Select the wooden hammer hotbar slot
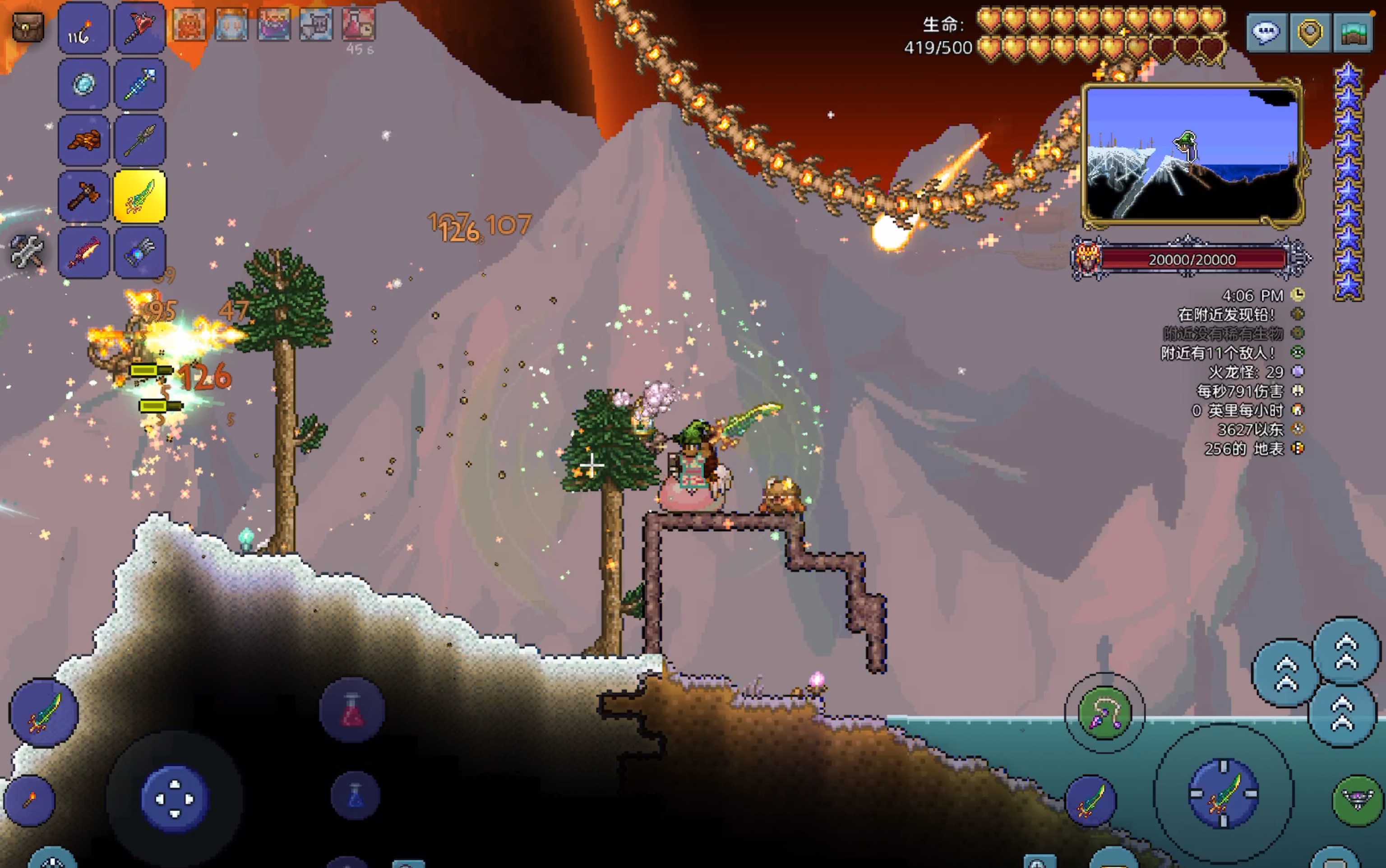The width and height of the screenshot is (1386, 868). point(83,196)
